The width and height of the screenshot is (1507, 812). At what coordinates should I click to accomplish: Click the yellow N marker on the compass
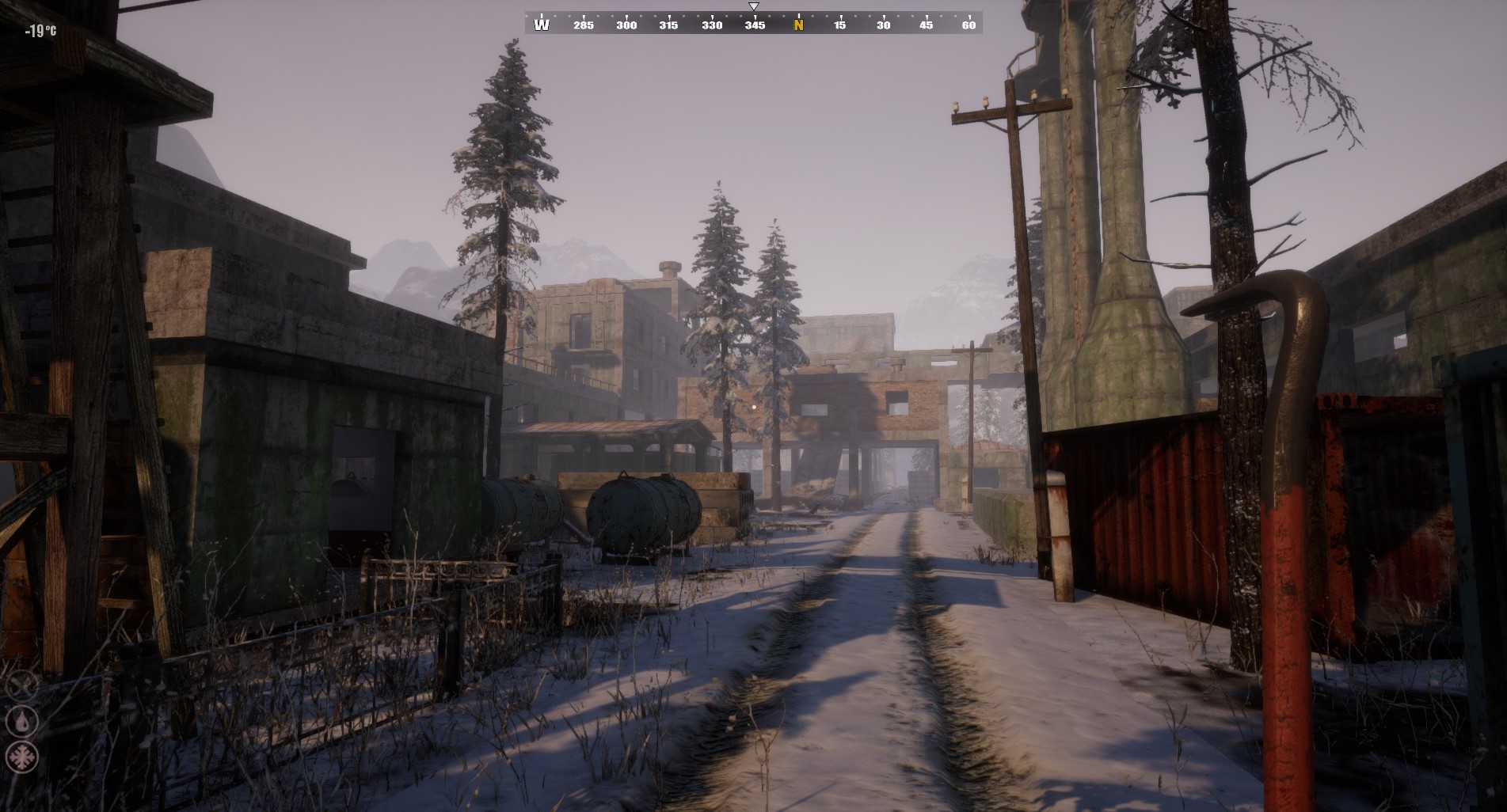(797, 25)
